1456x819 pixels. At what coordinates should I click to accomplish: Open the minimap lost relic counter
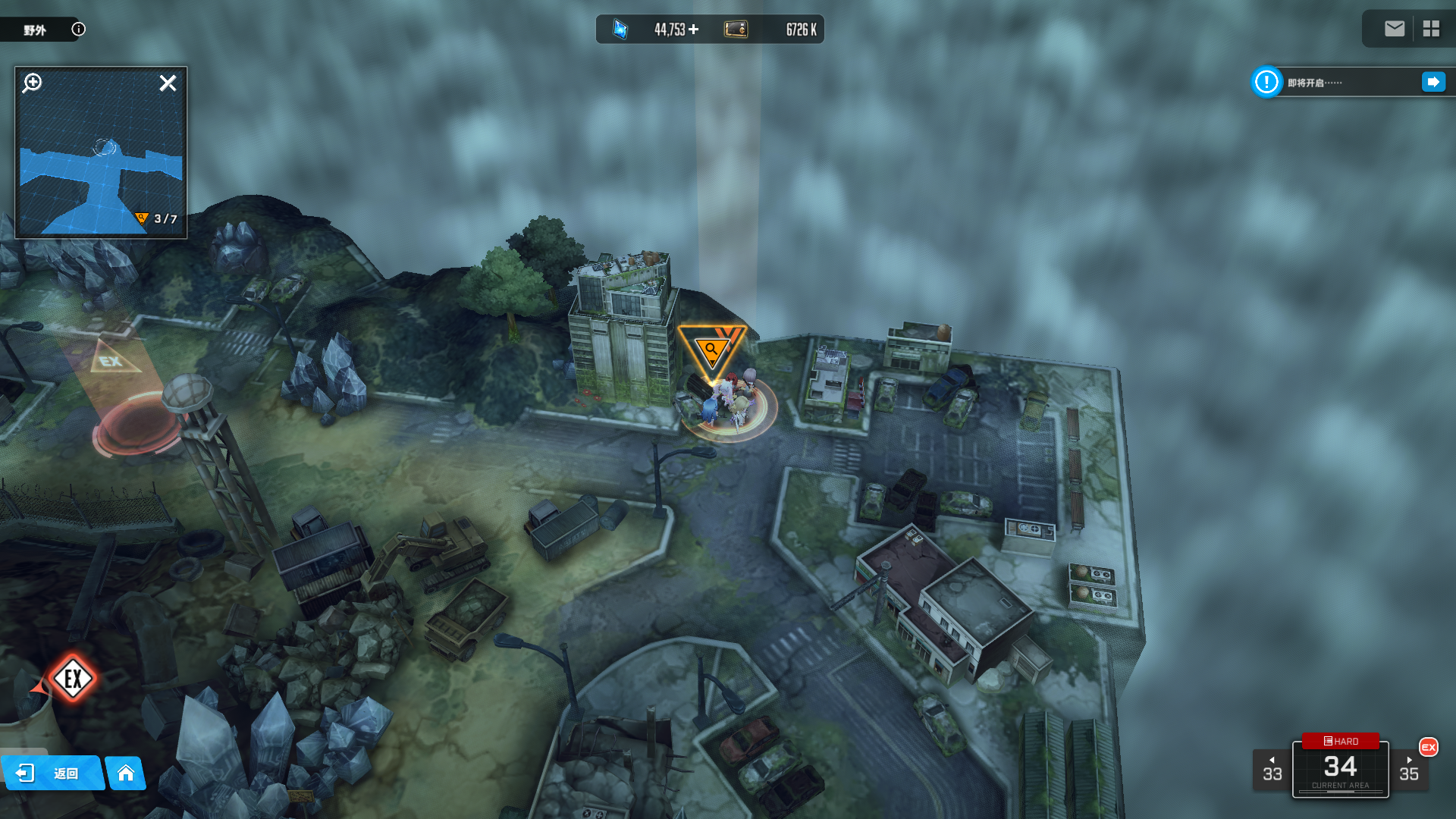pyautogui.click(x=156, y=219)
